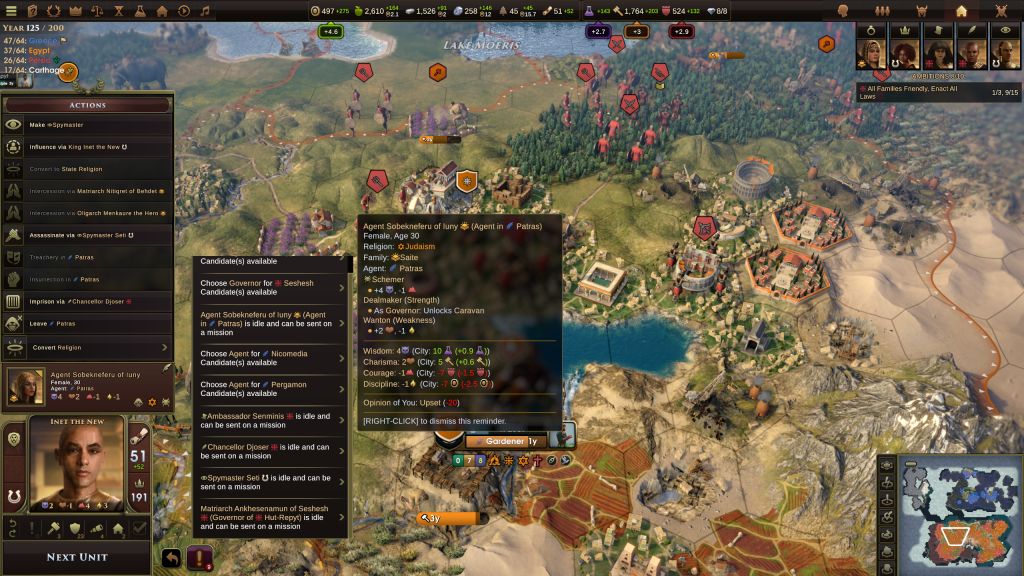Select idle Ambassador Senminis notification

point(270,420)
